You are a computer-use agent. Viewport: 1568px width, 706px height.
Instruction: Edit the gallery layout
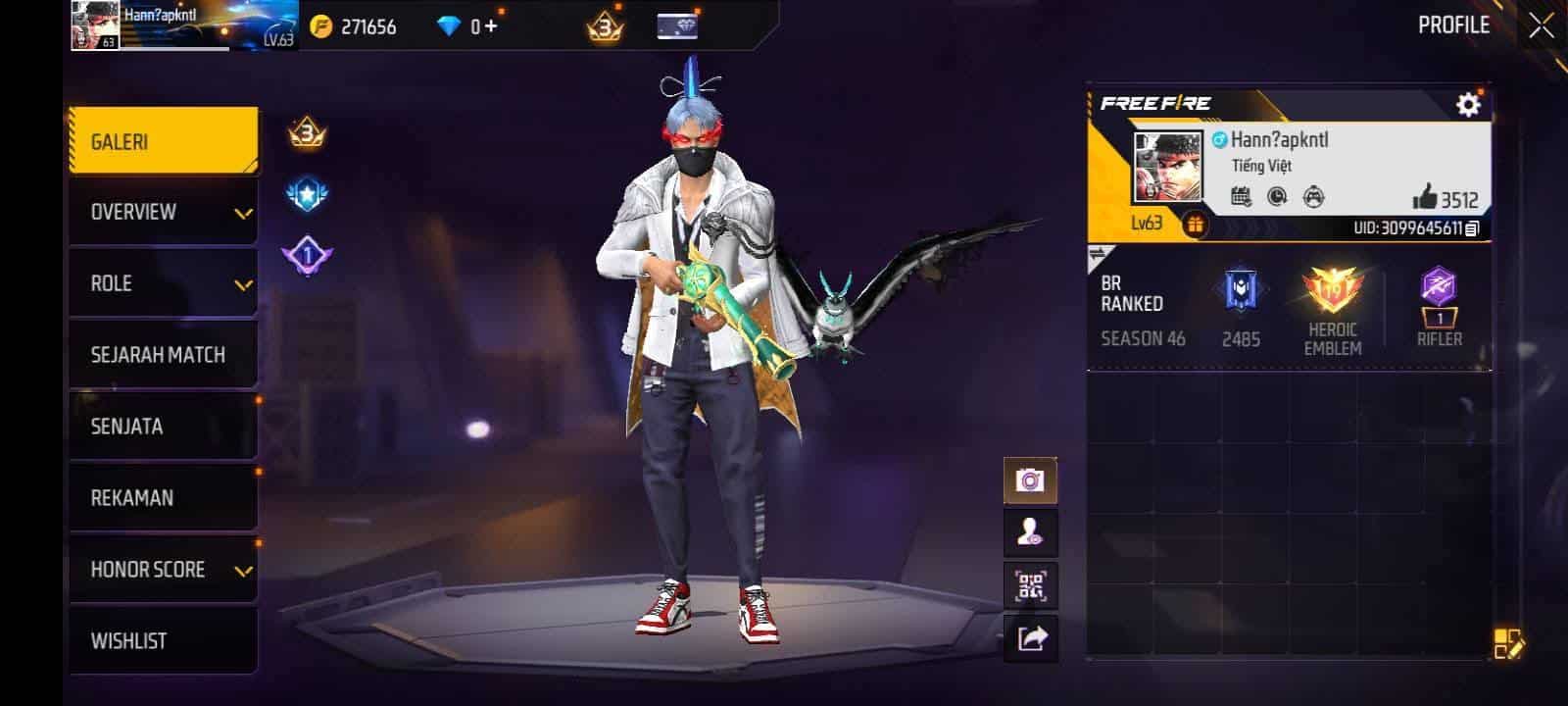1507,644
